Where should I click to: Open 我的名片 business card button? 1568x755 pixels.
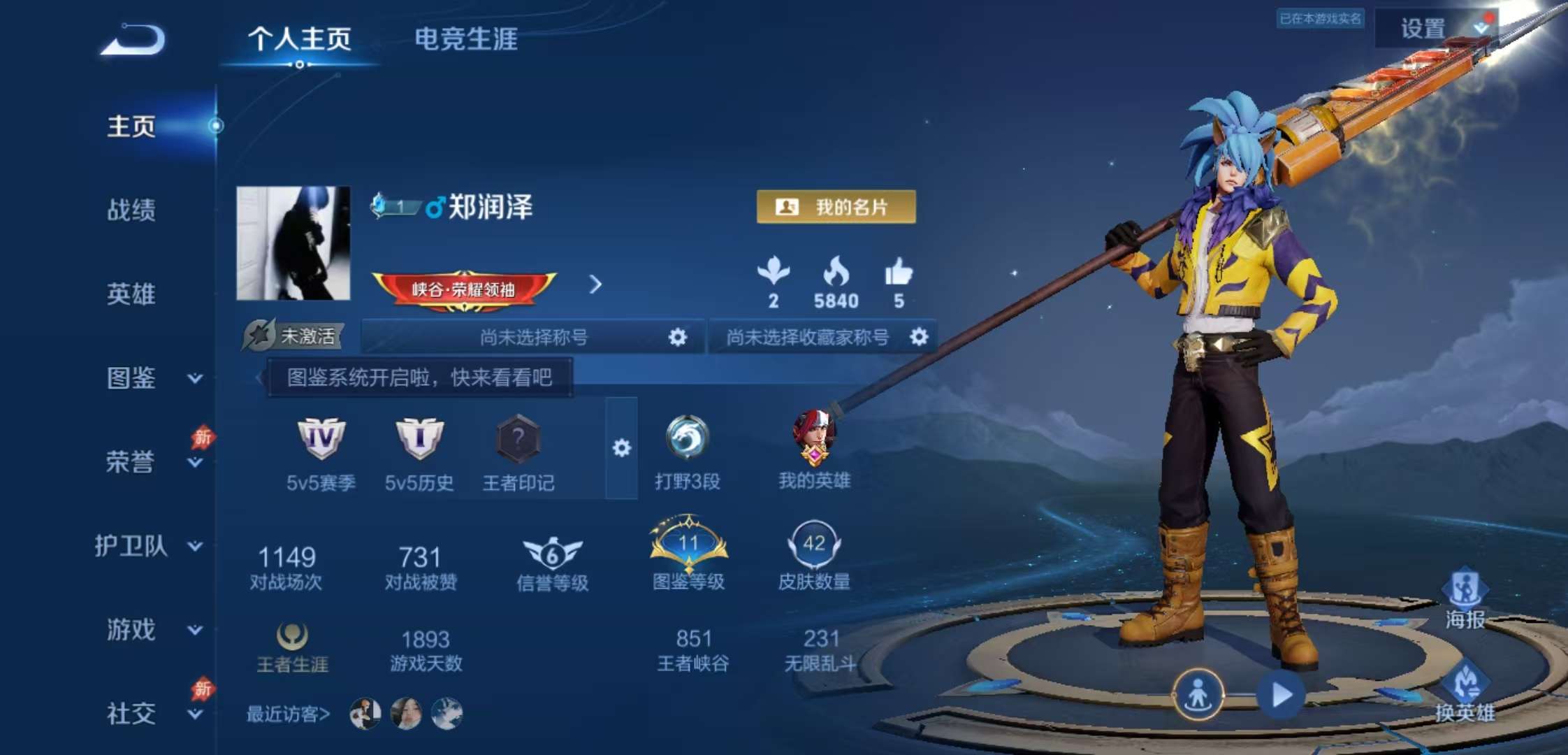click(836, 207)
